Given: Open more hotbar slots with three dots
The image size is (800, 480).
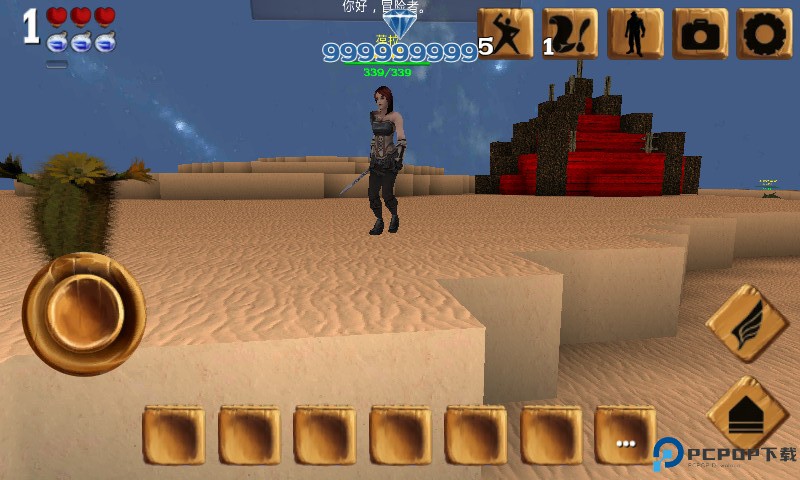Looking at the screenshot, I should [x=625, y=435].
